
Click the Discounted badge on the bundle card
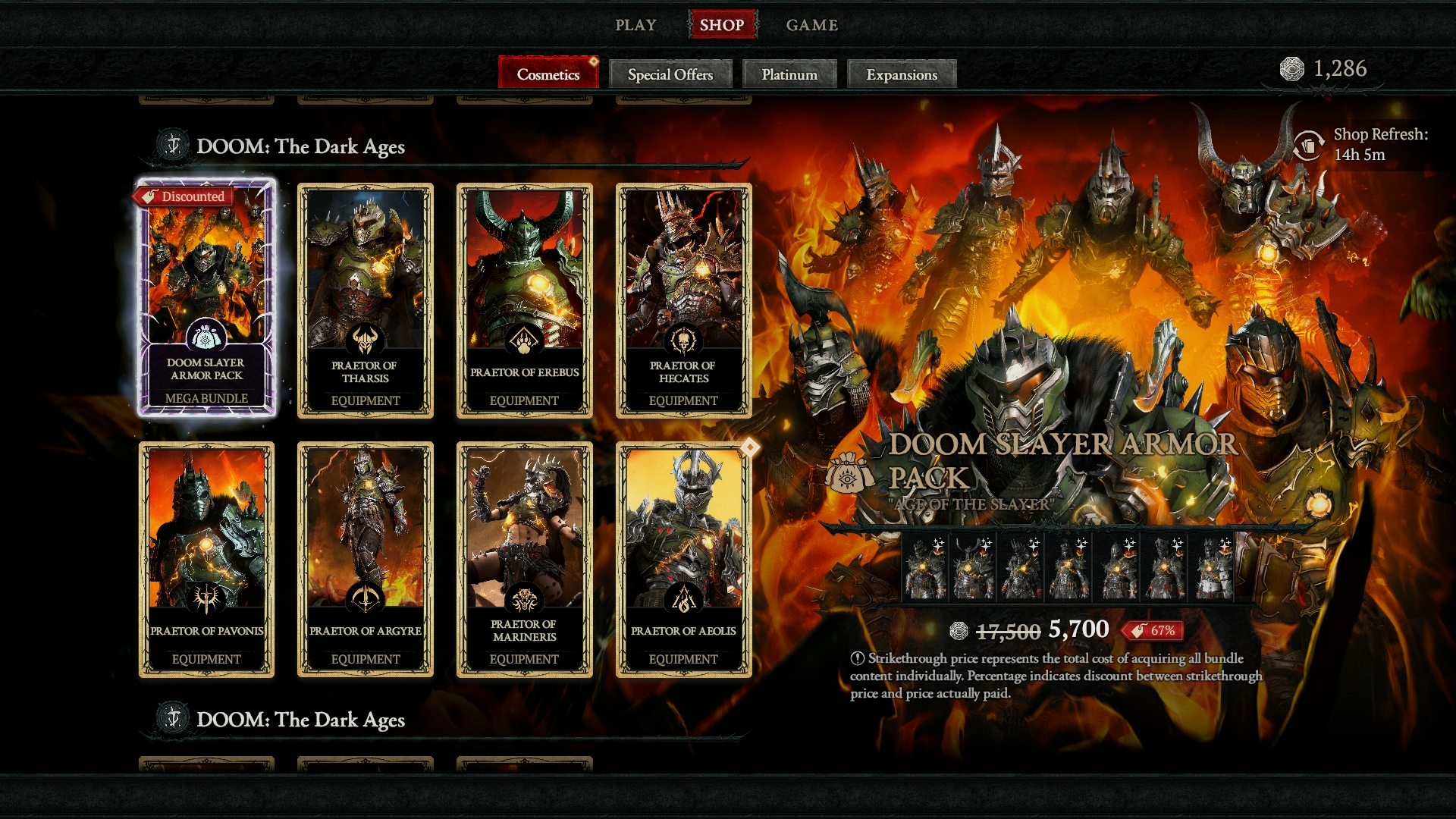coord(186,196)
